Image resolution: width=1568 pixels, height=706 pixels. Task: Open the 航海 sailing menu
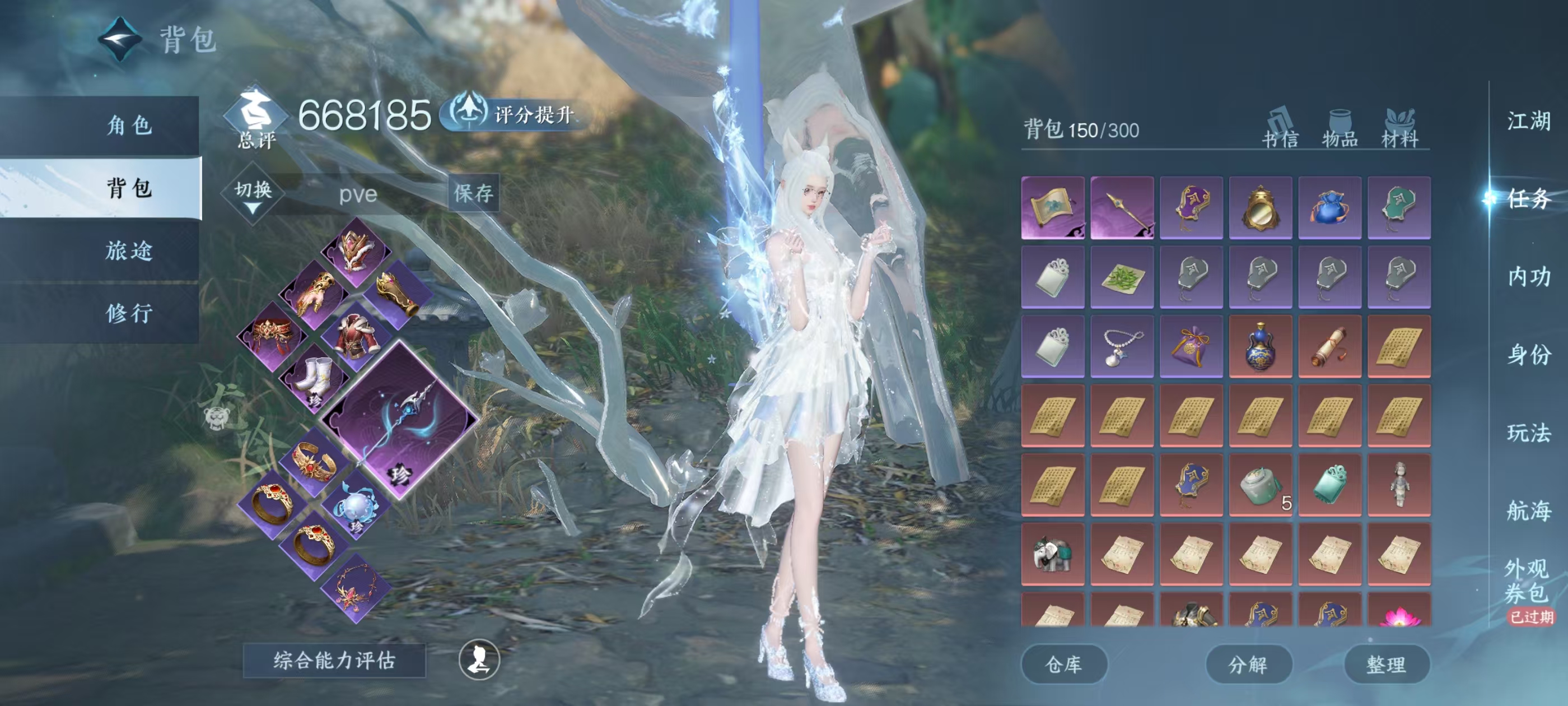coord(1528,510)
